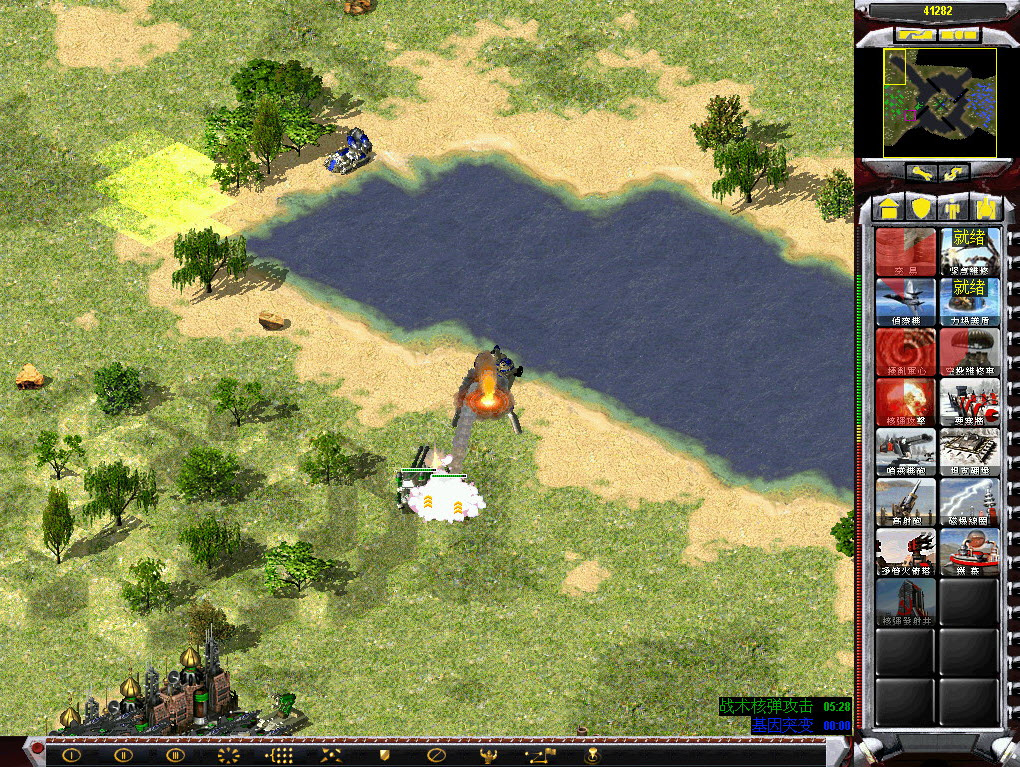Select the tank bunker icon
1020x767 pixels.
coord(969,452)
